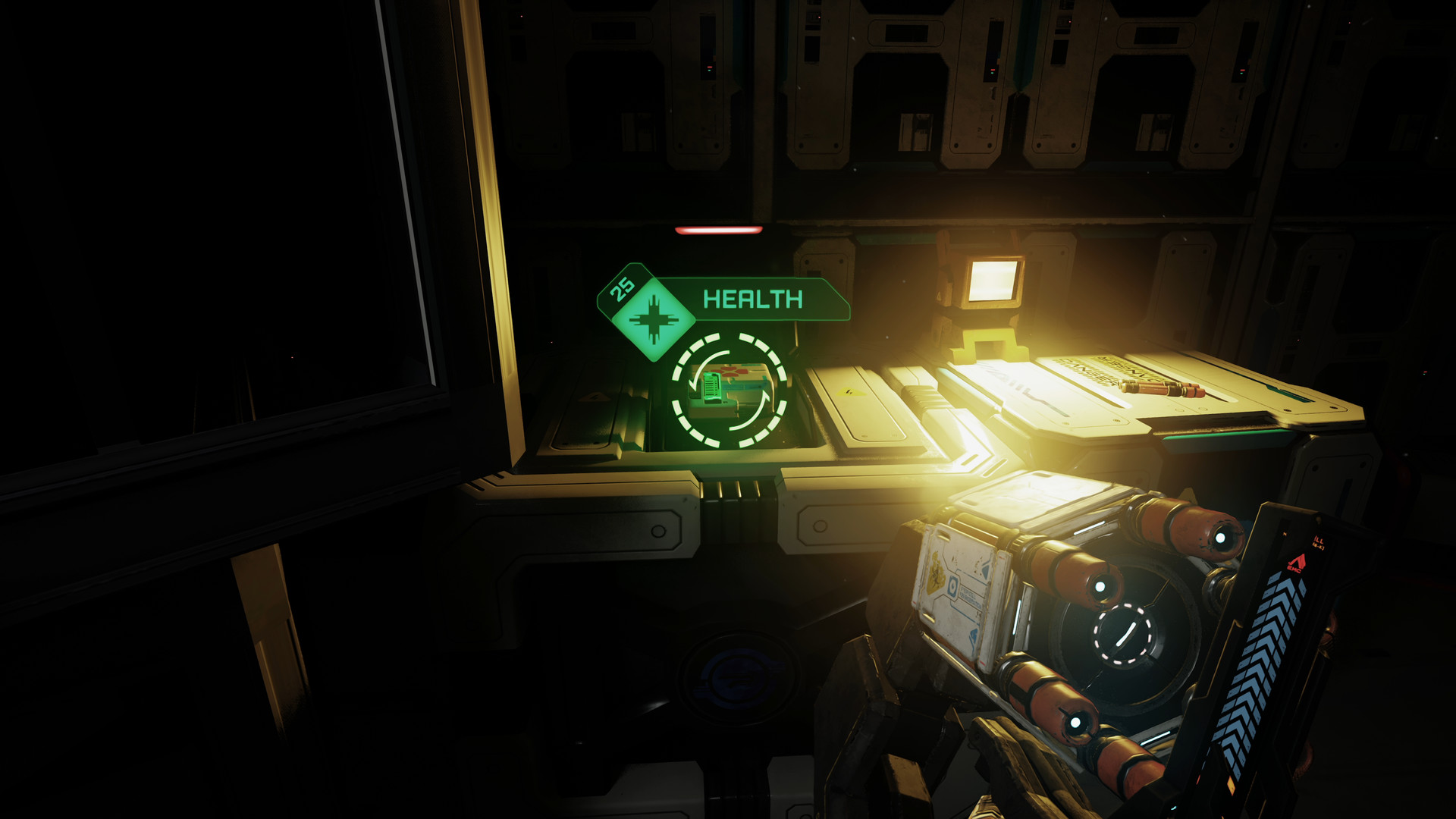Click the ILL text readout on the device frame

click(1317, 541)
